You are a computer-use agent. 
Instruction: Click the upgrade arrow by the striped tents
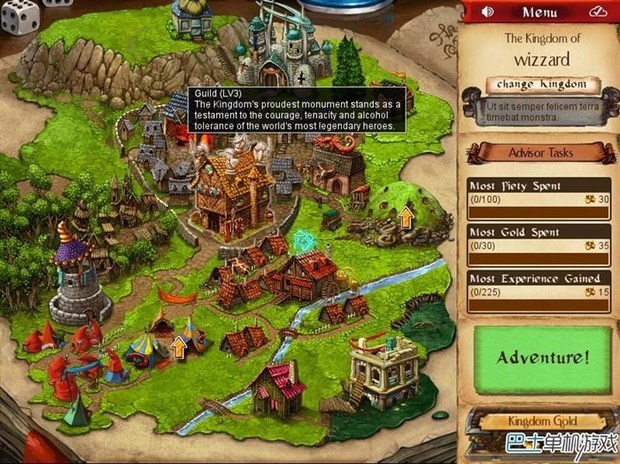pos(179,346)
